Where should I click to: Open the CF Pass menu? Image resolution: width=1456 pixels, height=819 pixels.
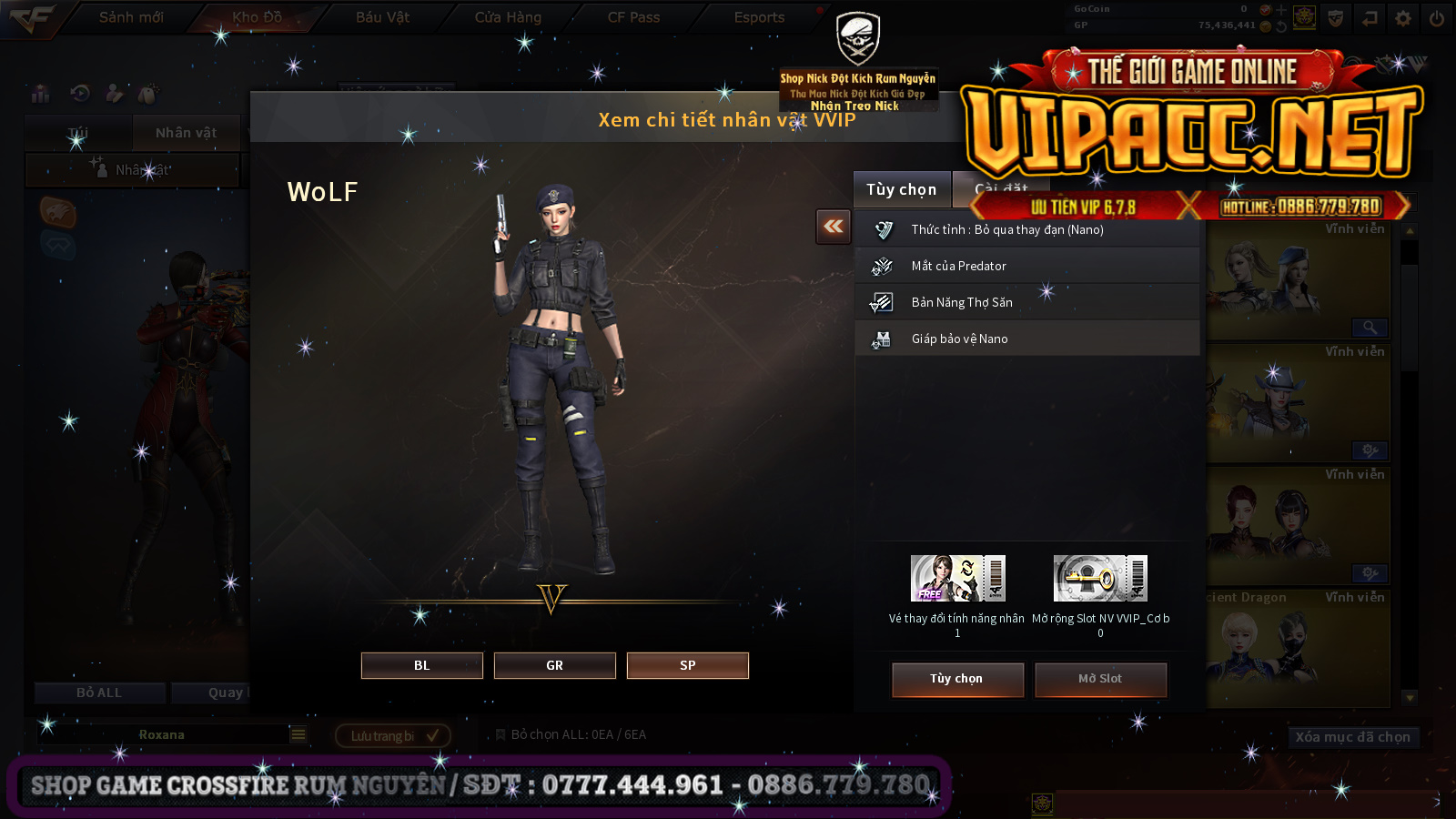(633, 17)
